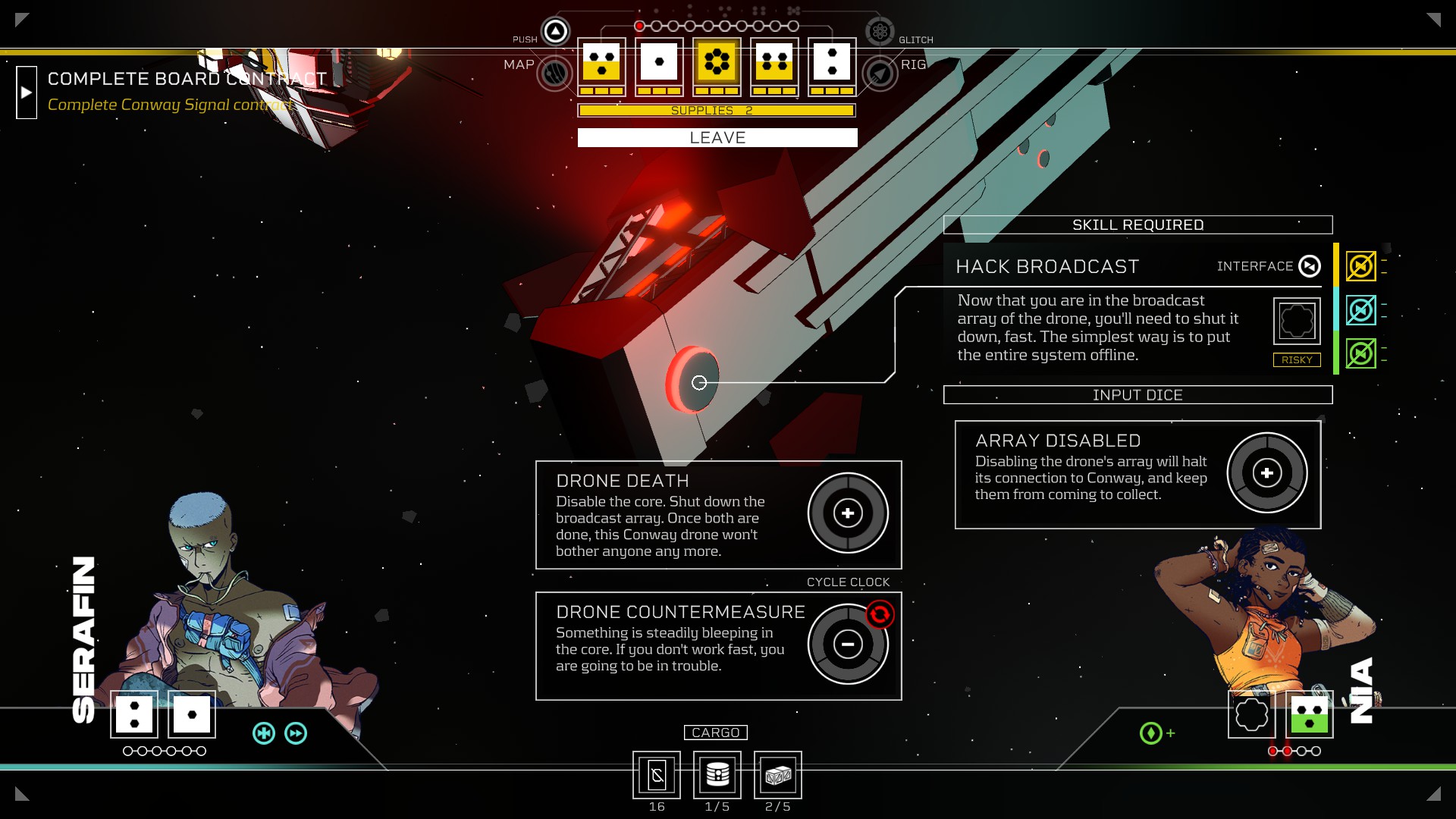The width and height of the screenshot is (1456, 819).
Task: Click the LEAVE button
Action: [x=717, y=137]
